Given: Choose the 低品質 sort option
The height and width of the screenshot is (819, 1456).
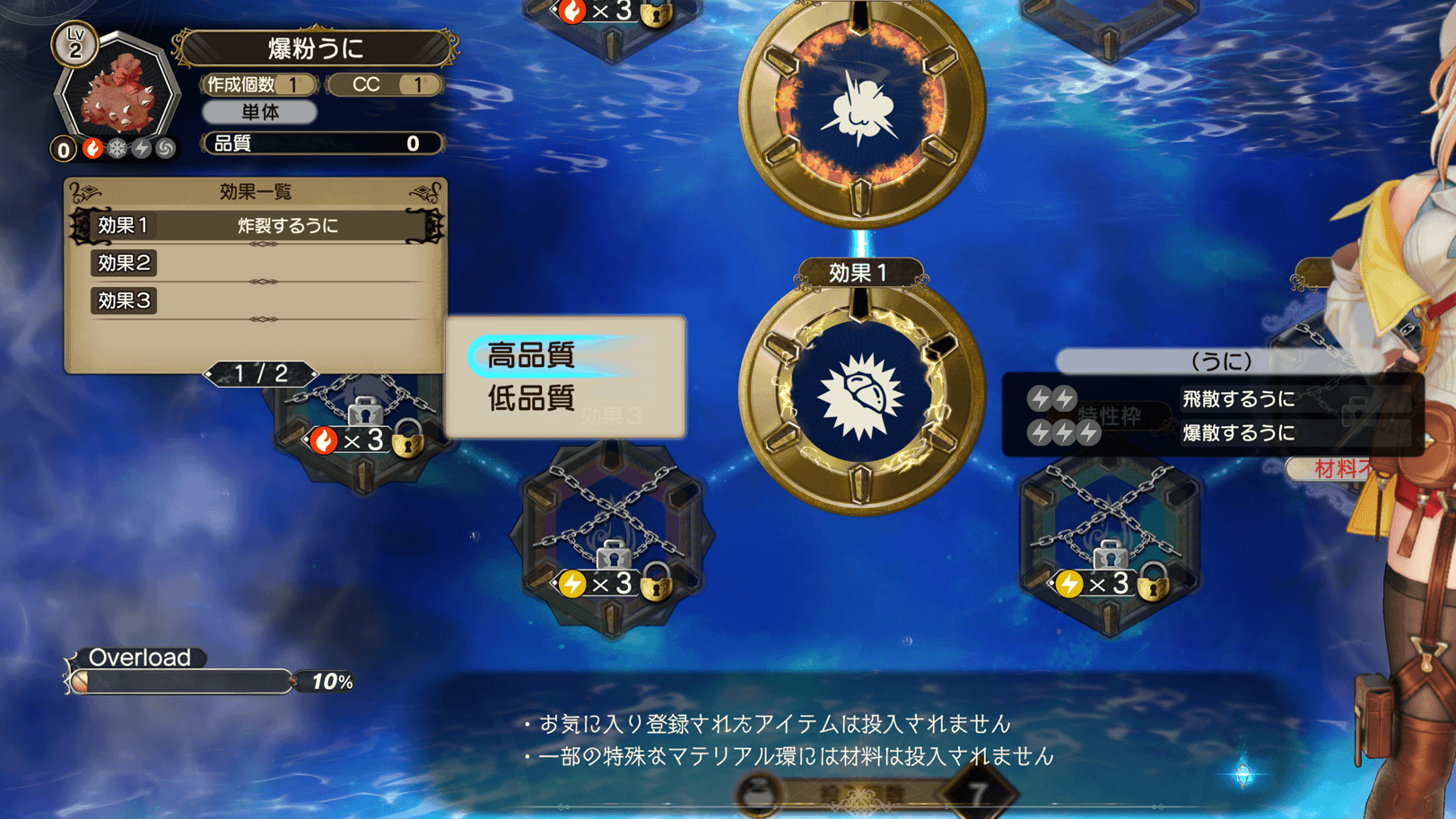Looking at the screenshot, I should 532,398.
